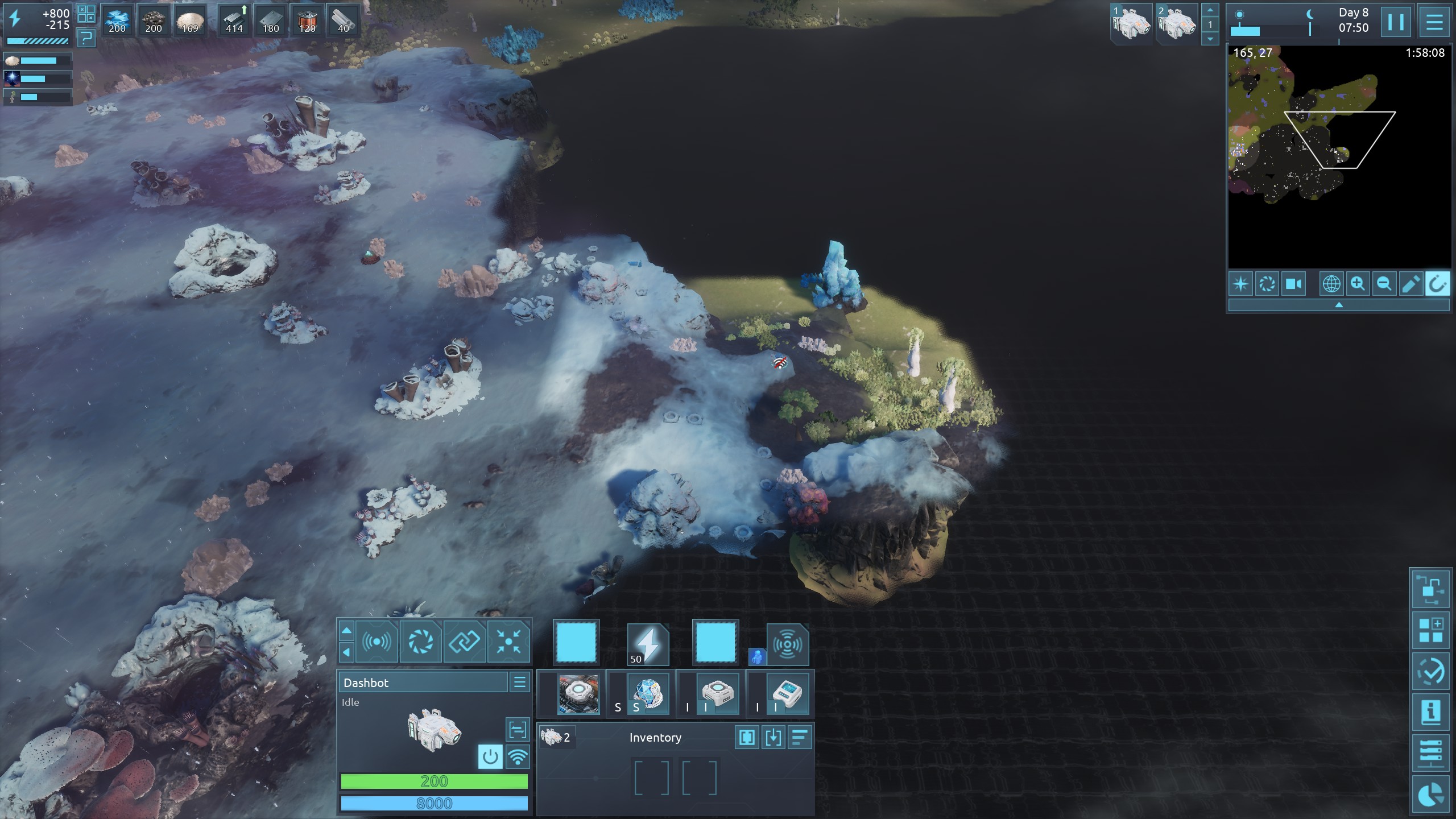Image resolution: width=1456 pixels, height=819 pixels.
Task: Open the Dashbot unit options menu
Action: (519, 682)
